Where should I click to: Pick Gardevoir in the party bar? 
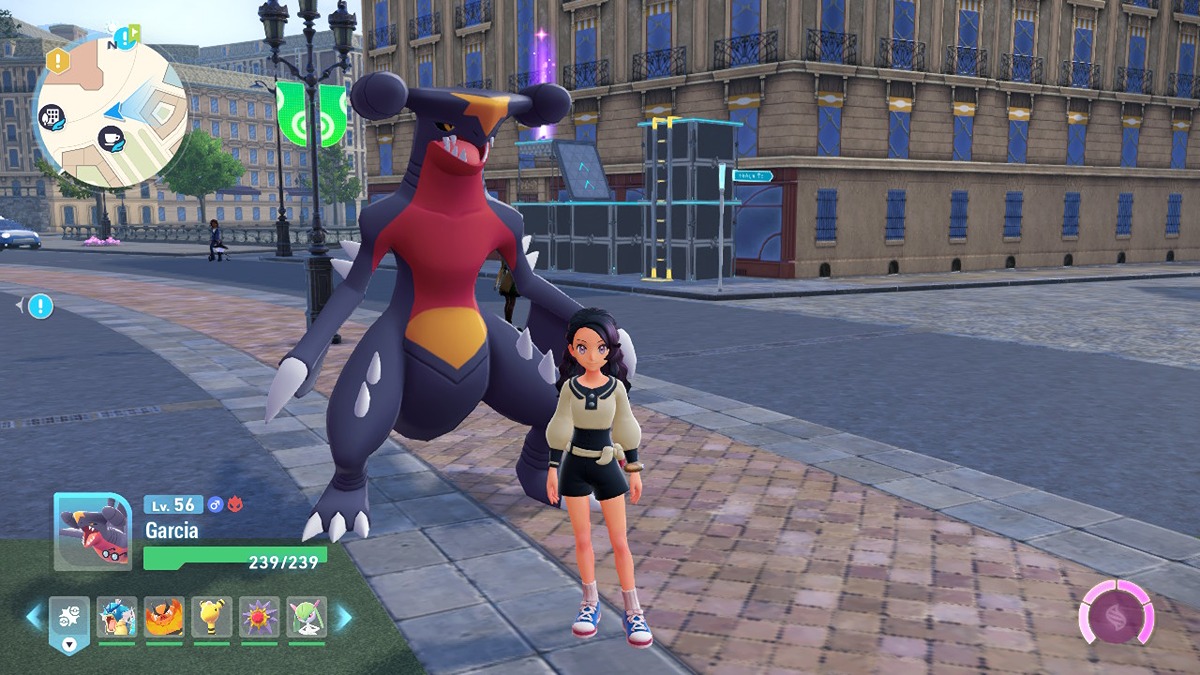tap(306, 617)
